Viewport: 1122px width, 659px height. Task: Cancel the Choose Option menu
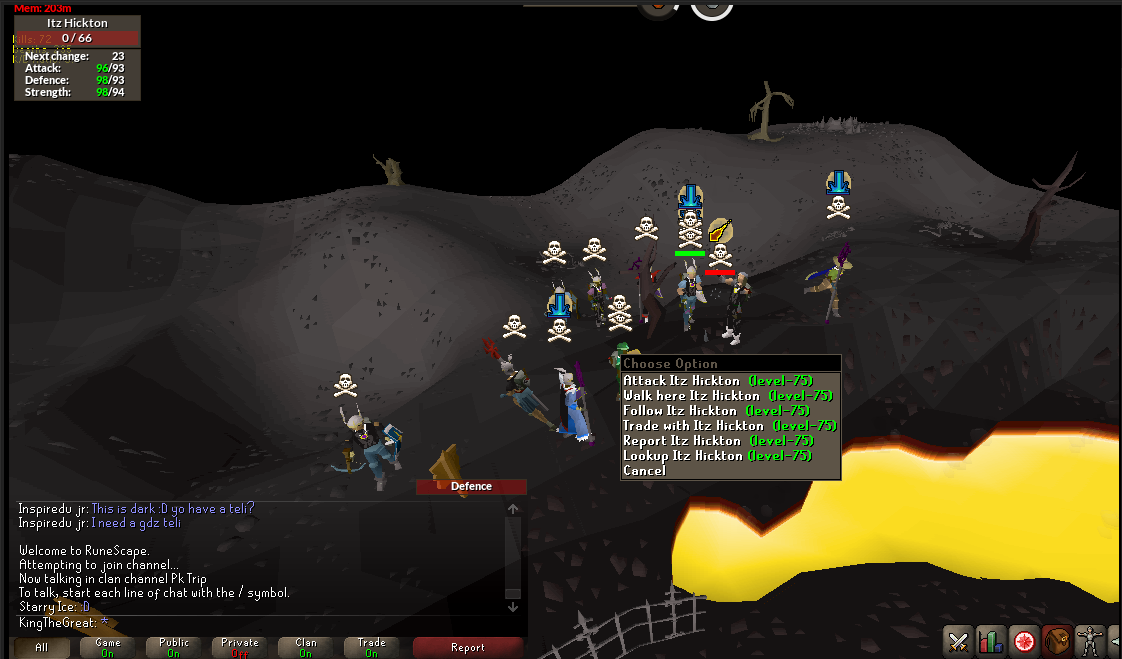pyautogui.click(x=644, y=471)
